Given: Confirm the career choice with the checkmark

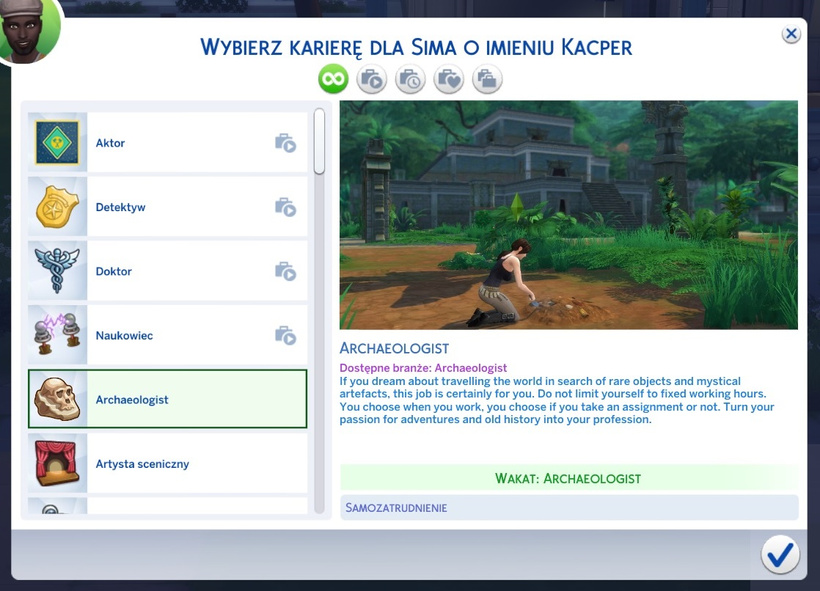Looking at the screenshot, I should [780, 553].
